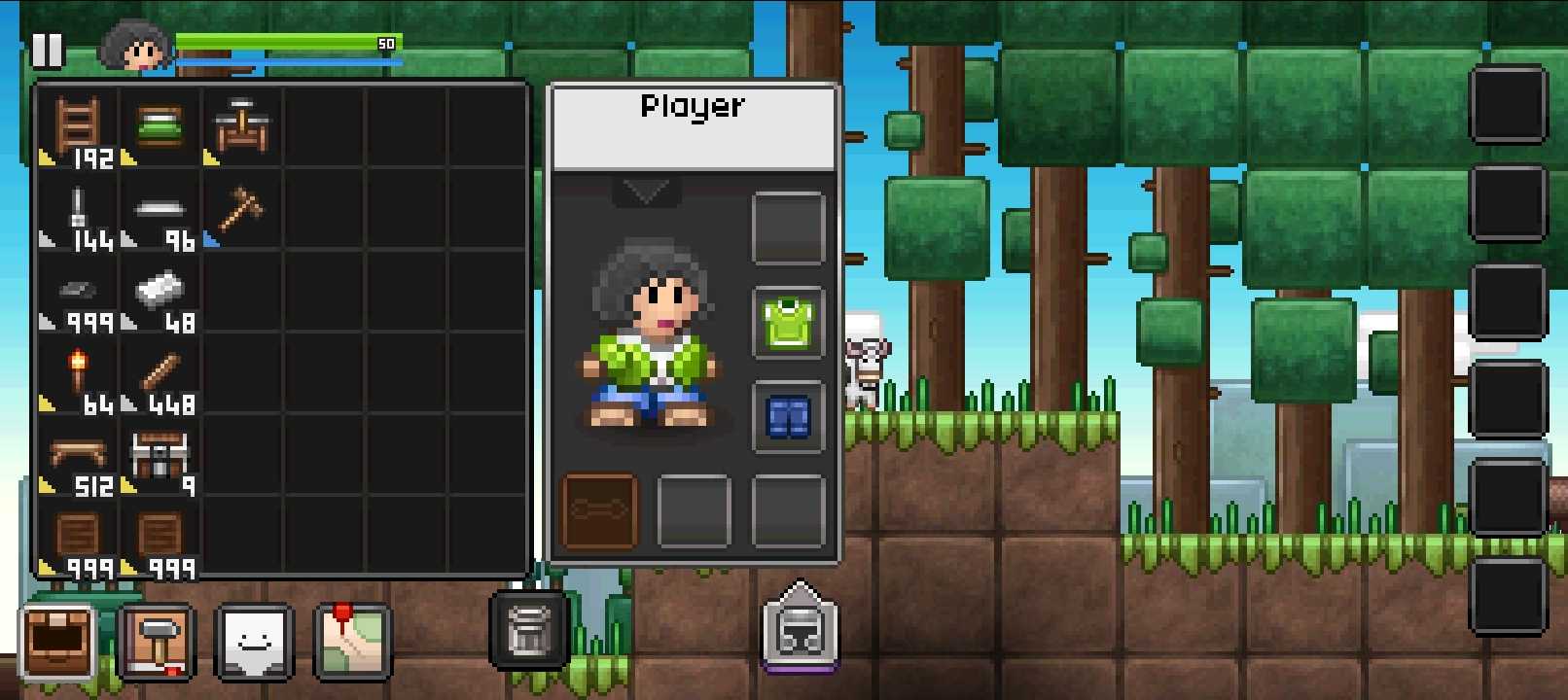Select the wooden stick stack of 448
Viewport: 1568px width, 700px height.
(x=160, y=375)
